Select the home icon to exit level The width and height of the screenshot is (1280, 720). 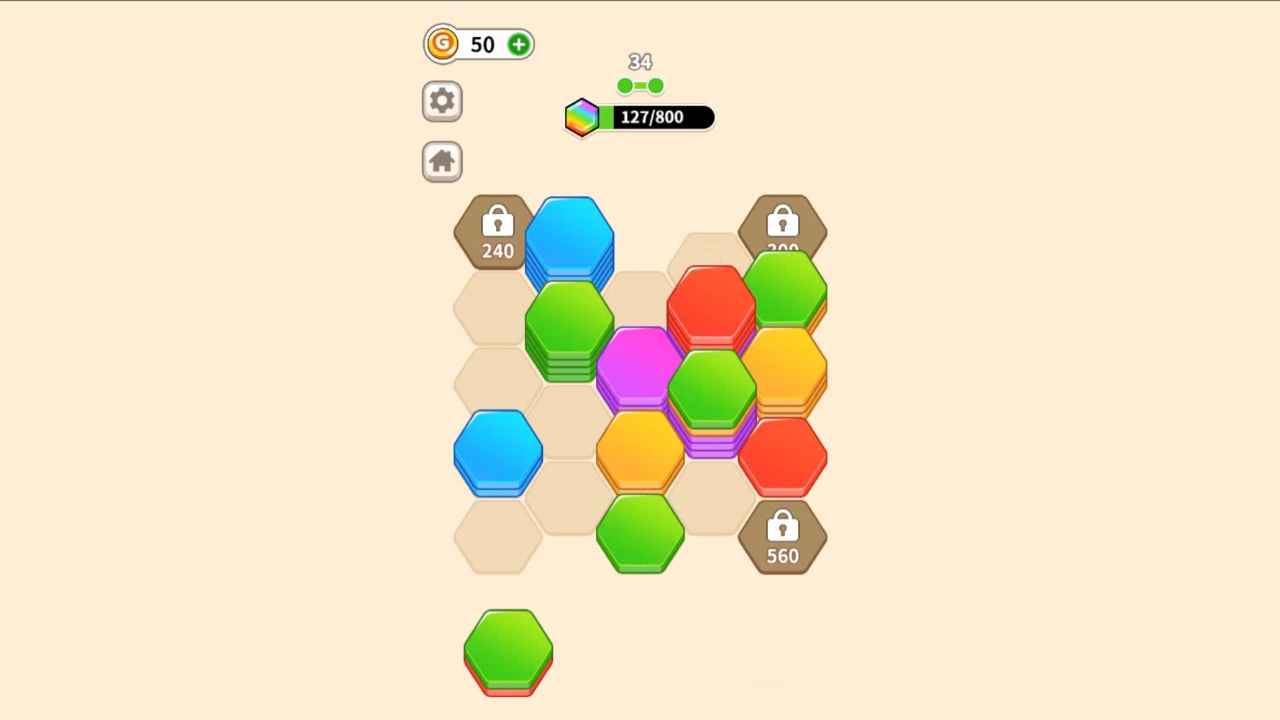[x=442, y=161]
